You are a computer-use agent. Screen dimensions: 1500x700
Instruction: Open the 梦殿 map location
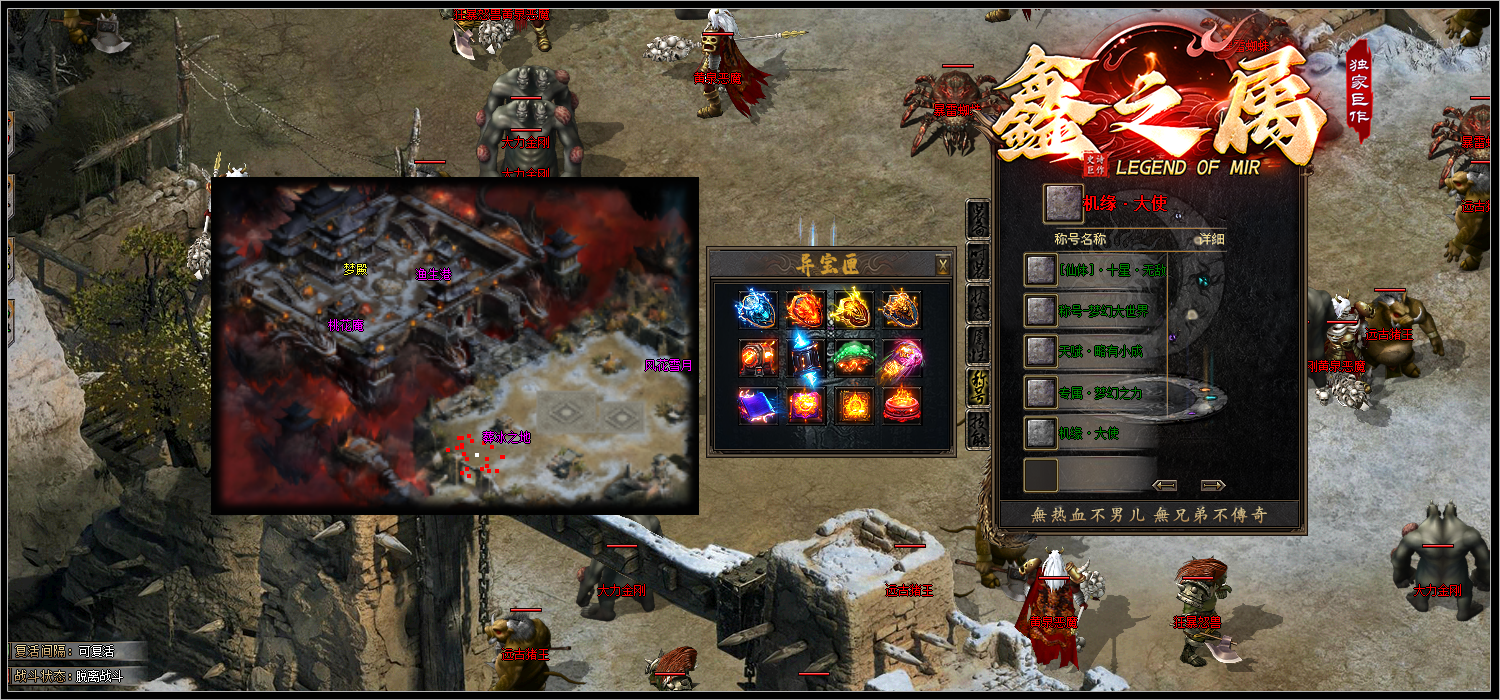click(x=355, y=269)
